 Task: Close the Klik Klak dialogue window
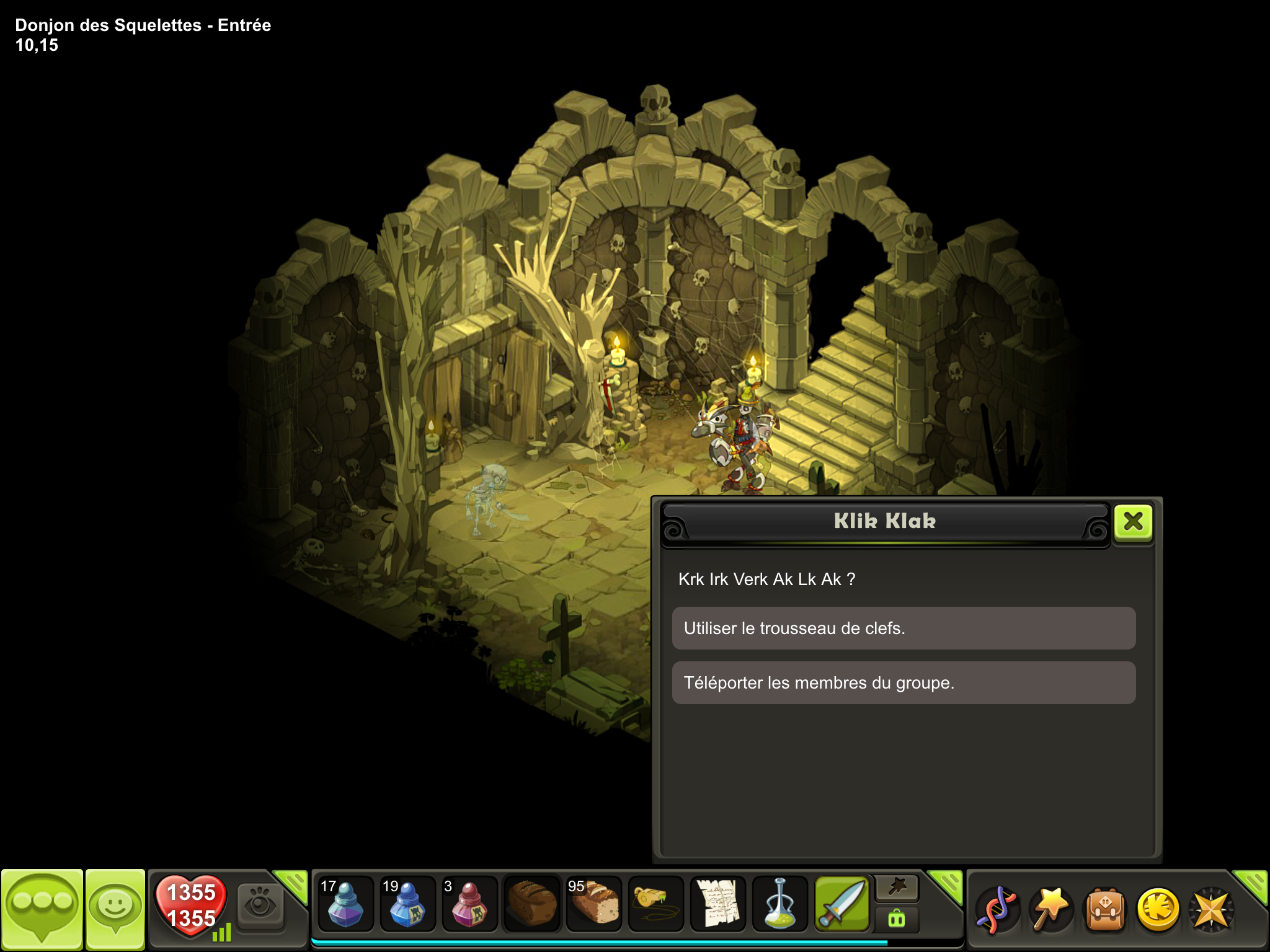[x=1133, y=522]
